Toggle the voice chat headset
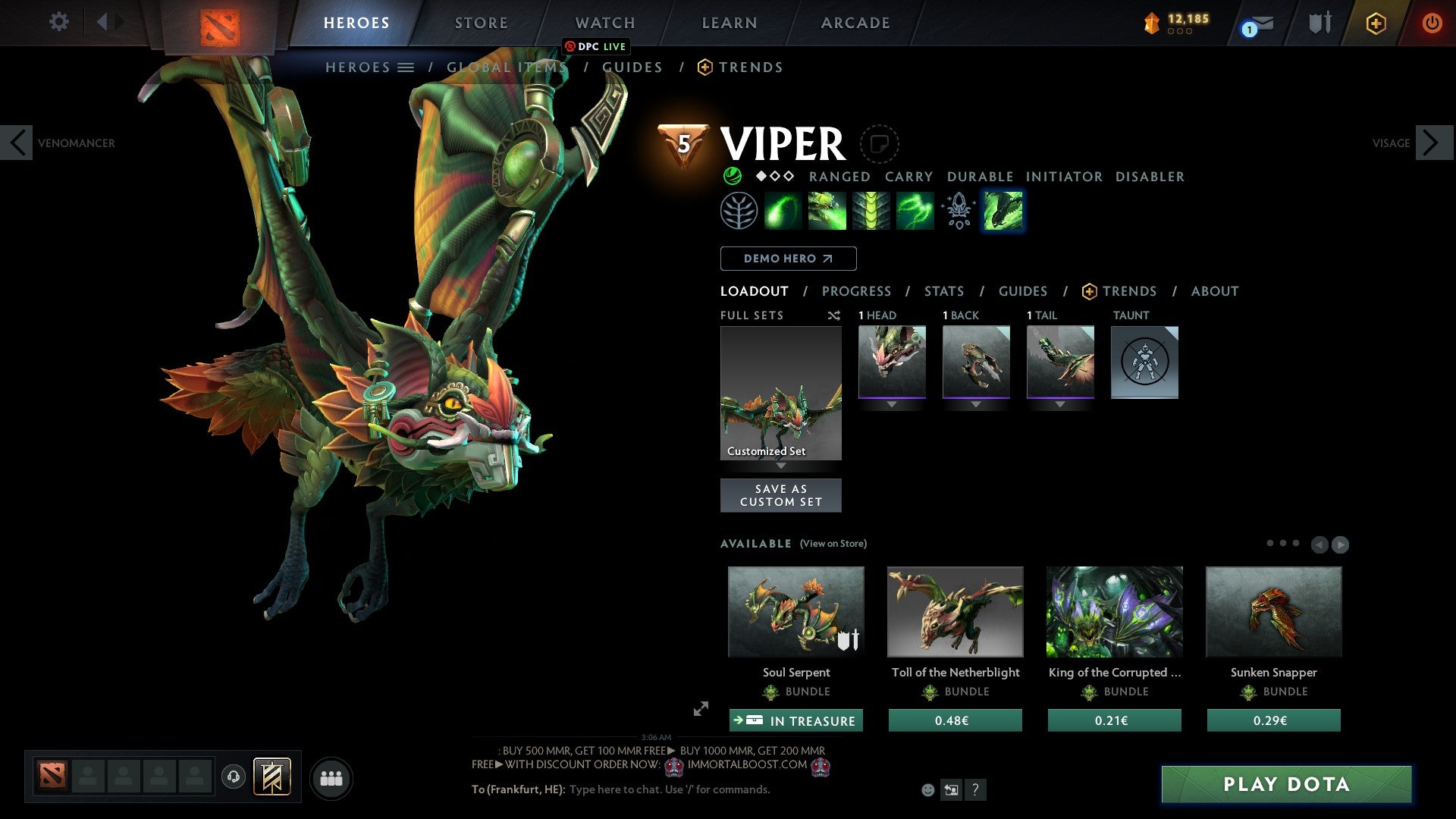The width and height of the screenshot is (1456, 819). pyautogui.click(x=234, y=777)
